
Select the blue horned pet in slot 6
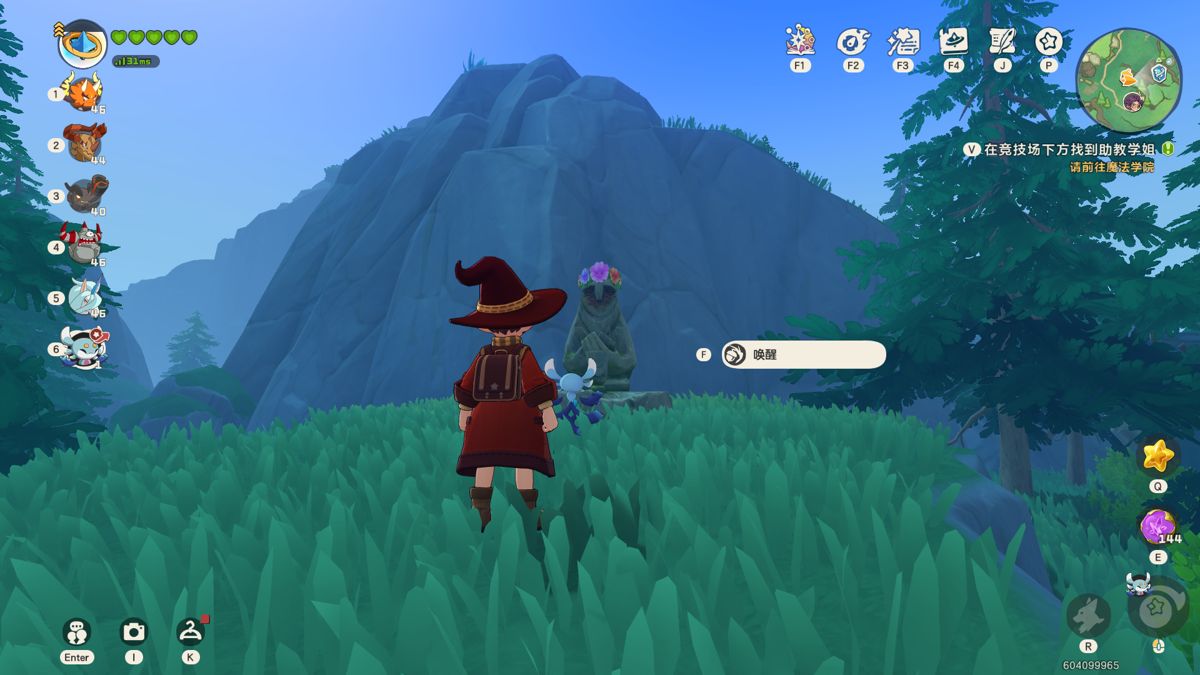coord(82,348)
